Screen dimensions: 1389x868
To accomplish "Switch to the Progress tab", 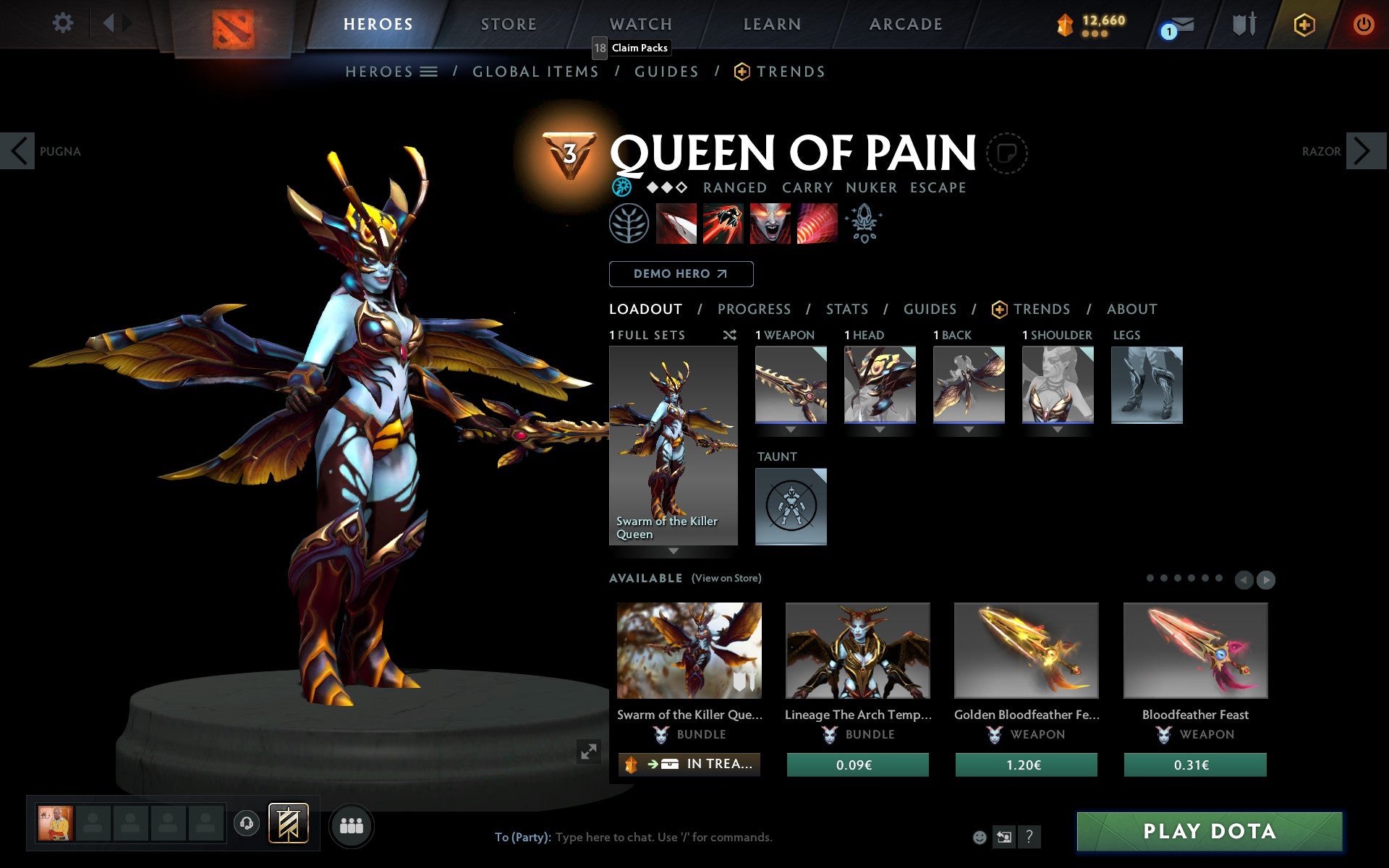I will [x=753, y=309].
